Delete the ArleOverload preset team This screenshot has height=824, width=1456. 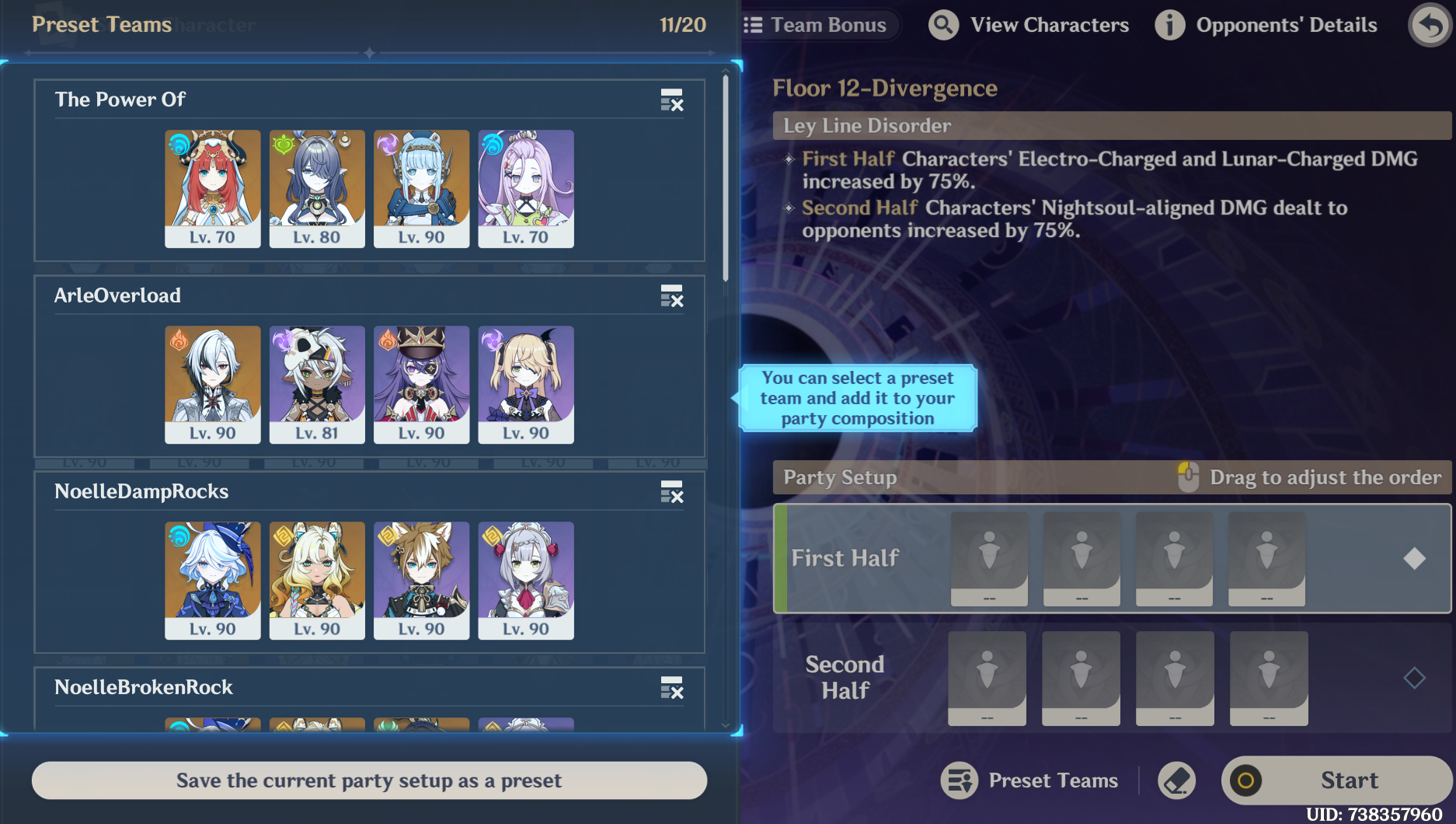[671, 296]
